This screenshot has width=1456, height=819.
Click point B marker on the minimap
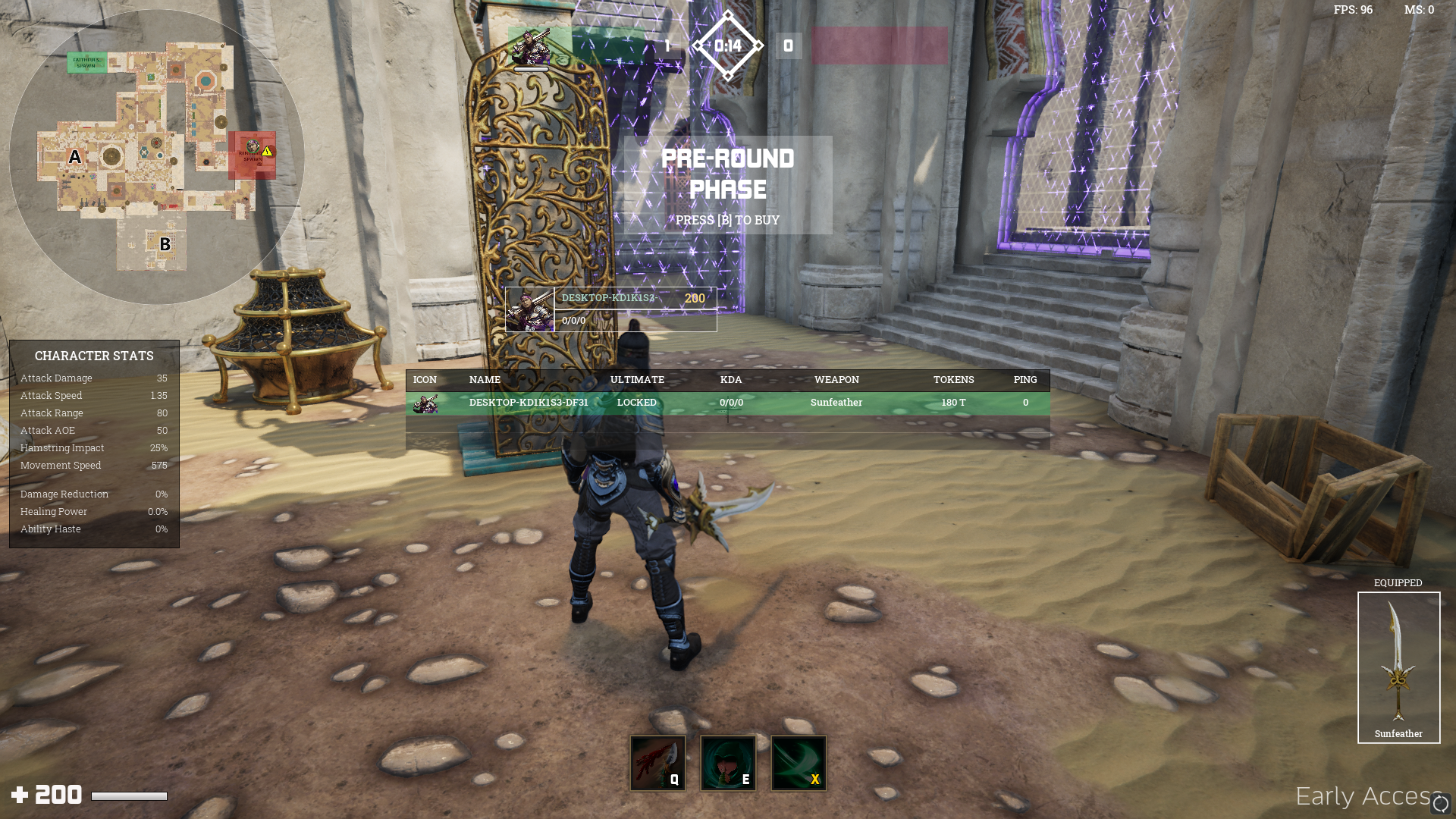coord(165,245)
